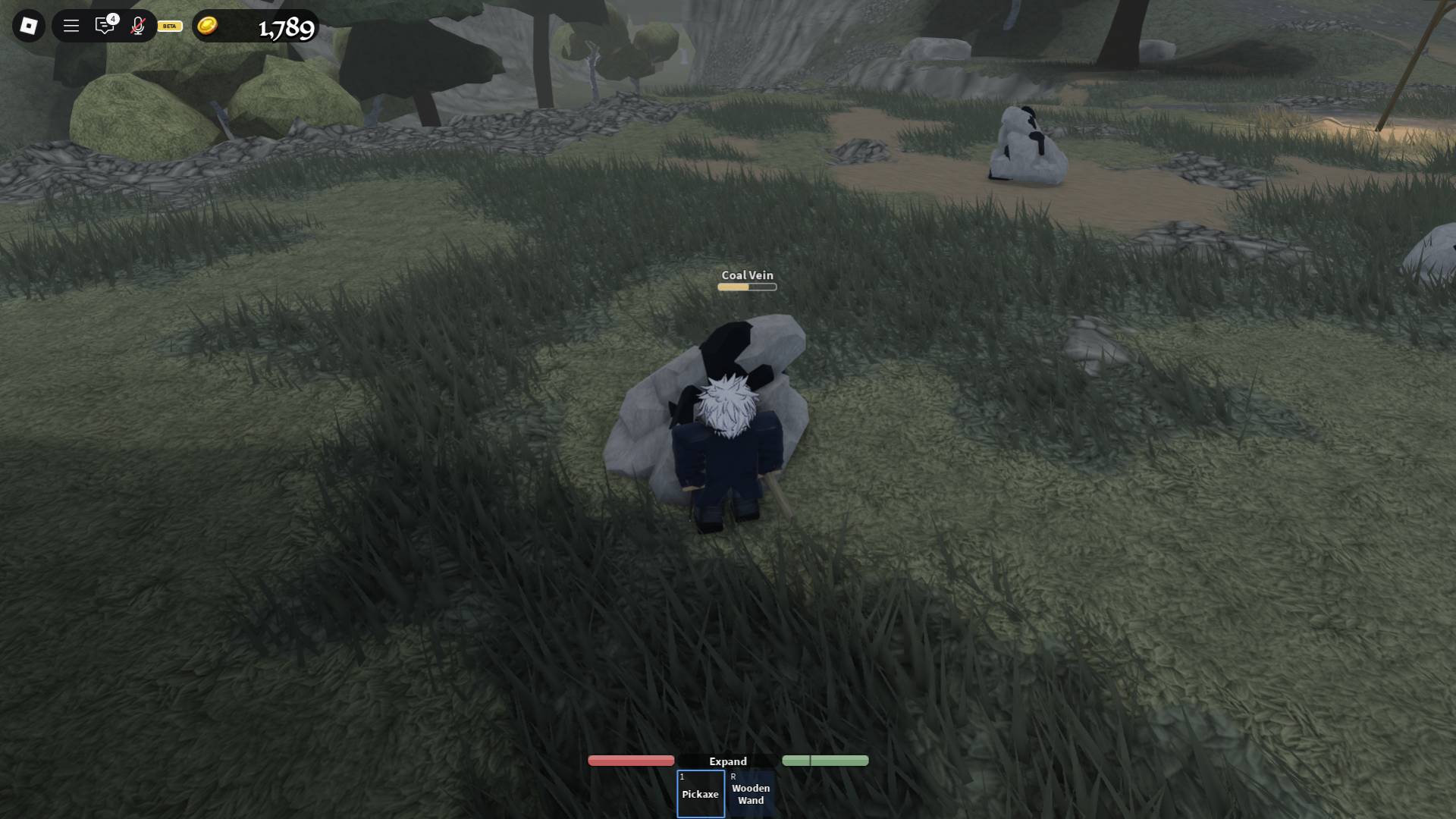The width and height of the screenshot is (1456, 819).
Task: Open the hamburger menu in the top bar
Action: pos(70,25)
